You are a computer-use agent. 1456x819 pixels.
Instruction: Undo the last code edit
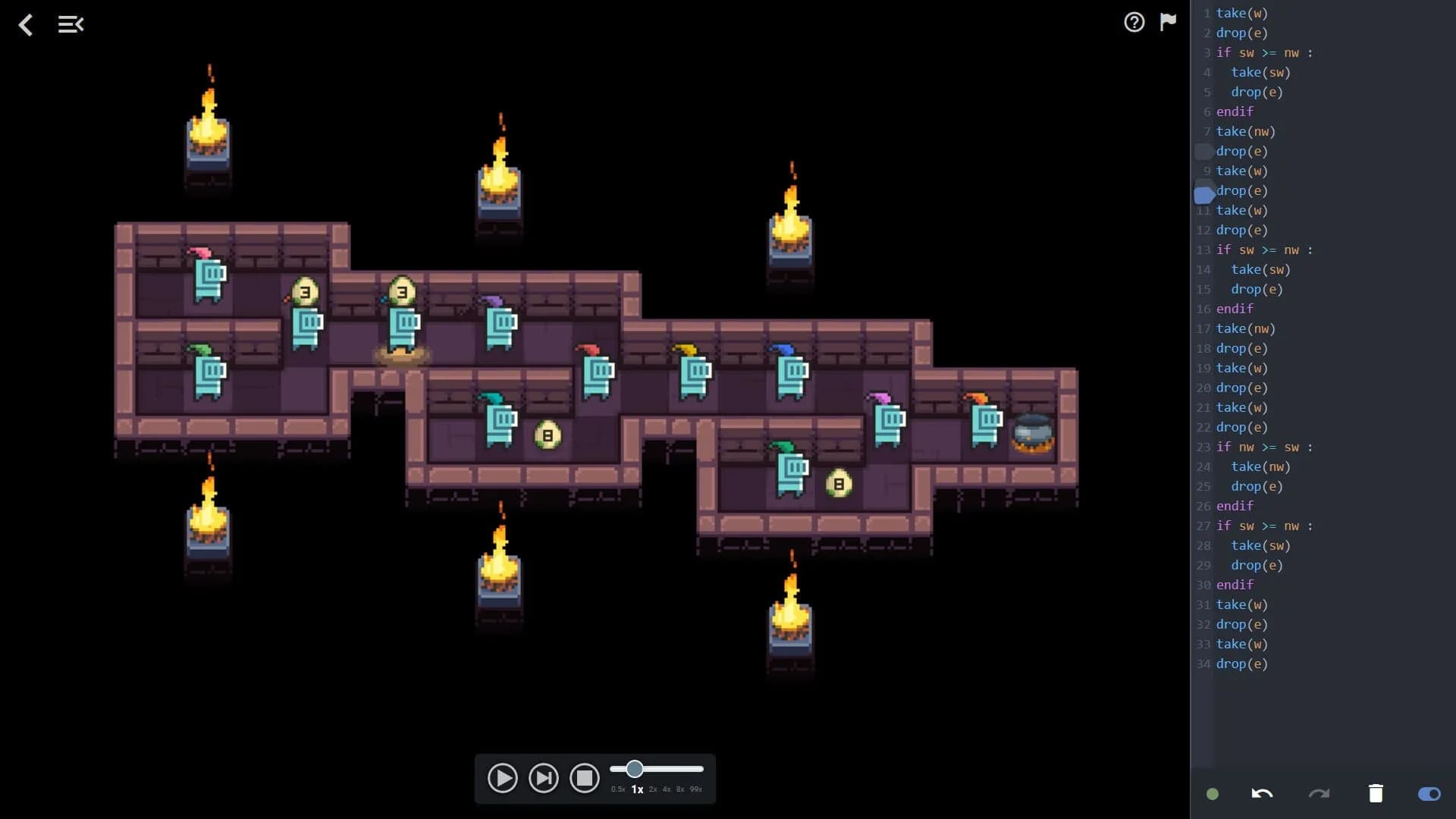pos(1261,794)
